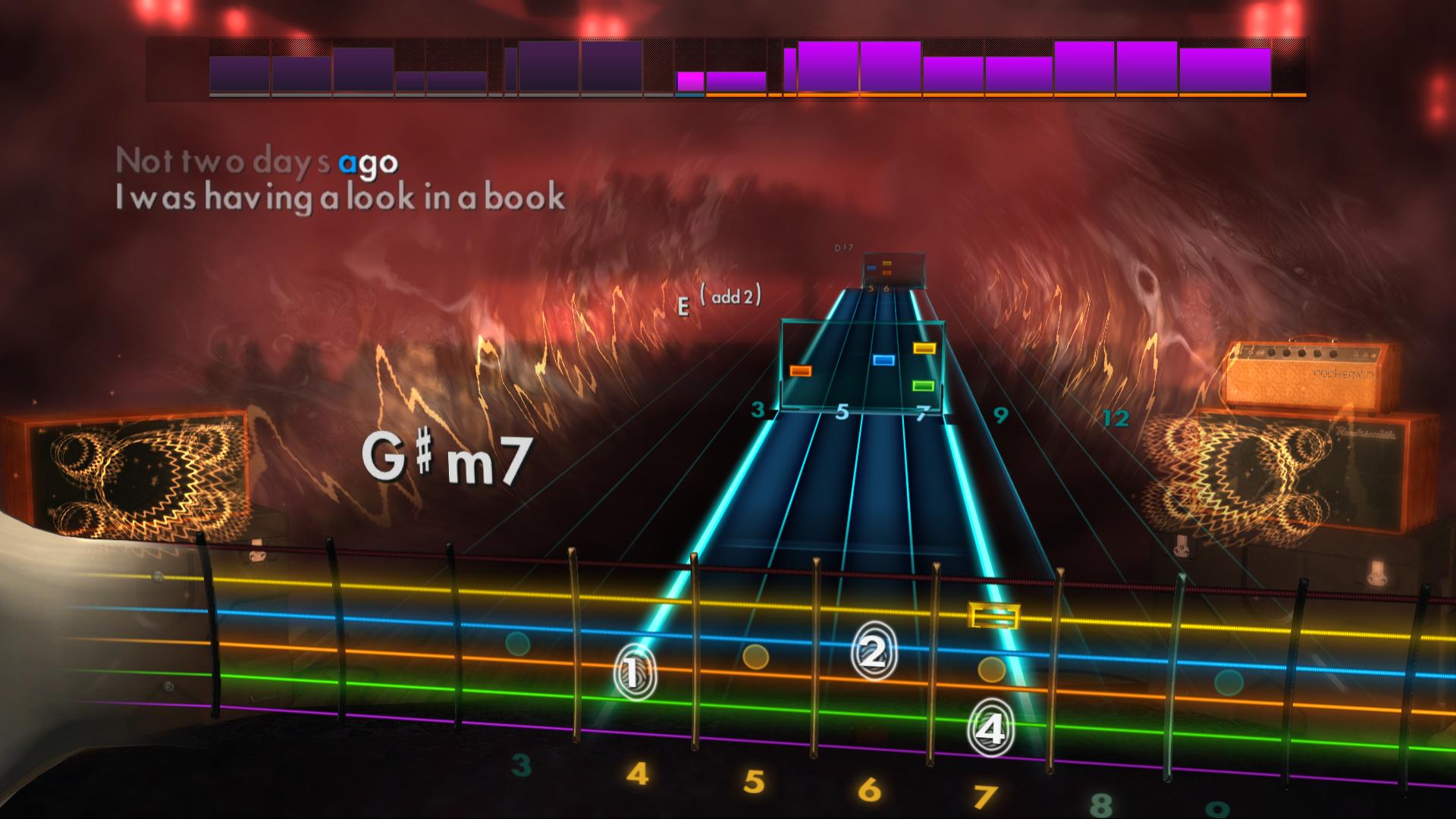Select the finger 2 fretting indicator

(x=873, y=648)
